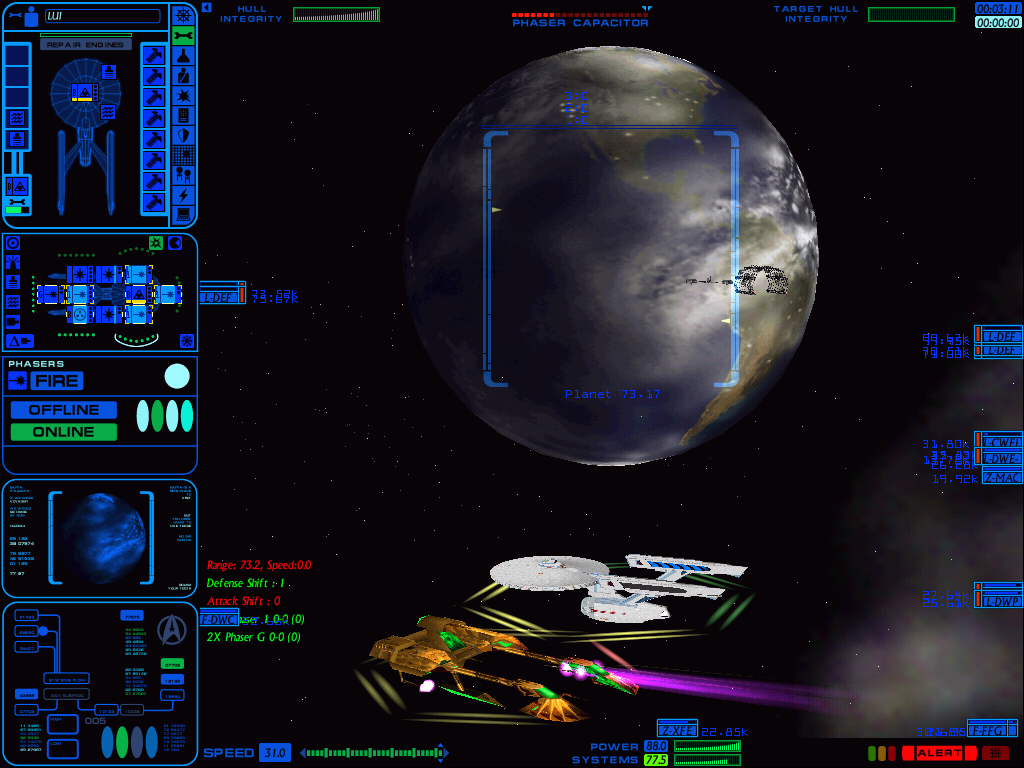The image size is (1024, 768).
Task: Select the captain name field
Action: [x=102, y=16]
